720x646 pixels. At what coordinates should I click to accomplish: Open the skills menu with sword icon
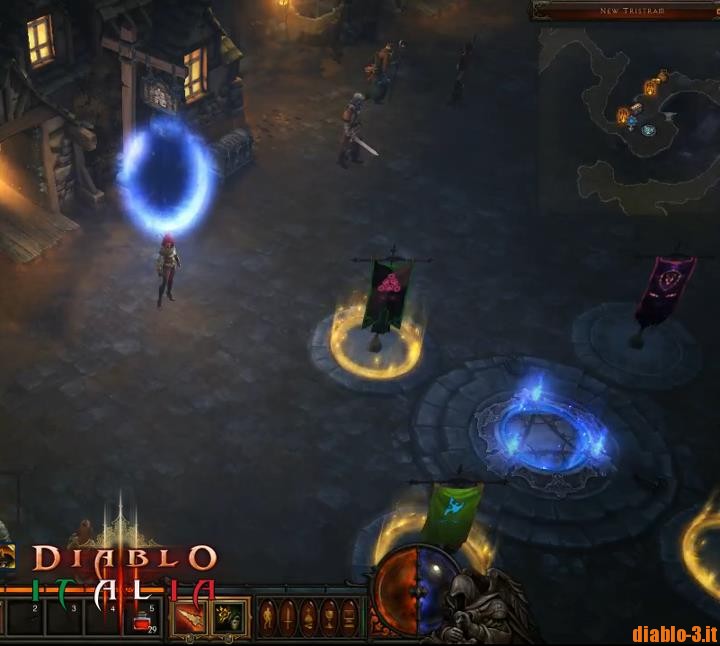(288, 618)
